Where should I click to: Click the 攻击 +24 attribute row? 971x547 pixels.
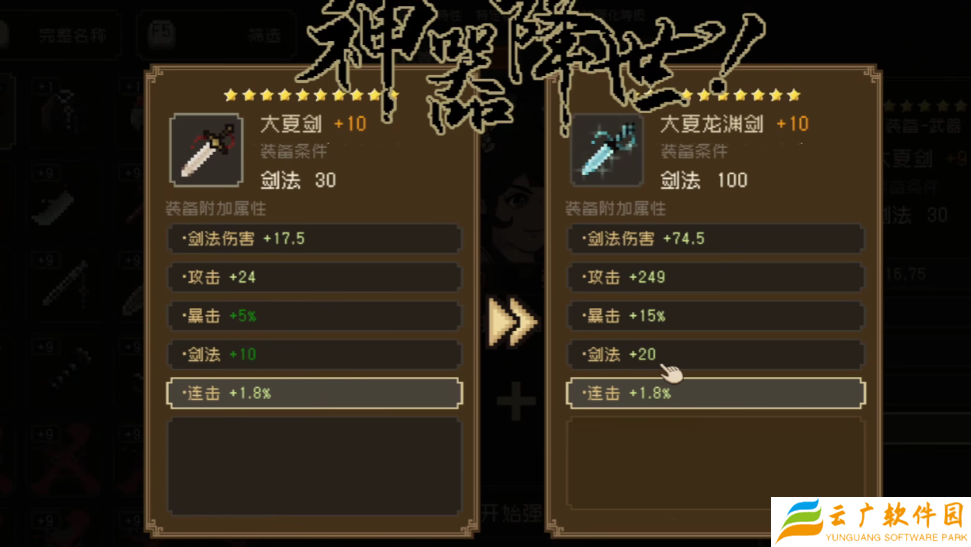[x=314, y=277]
